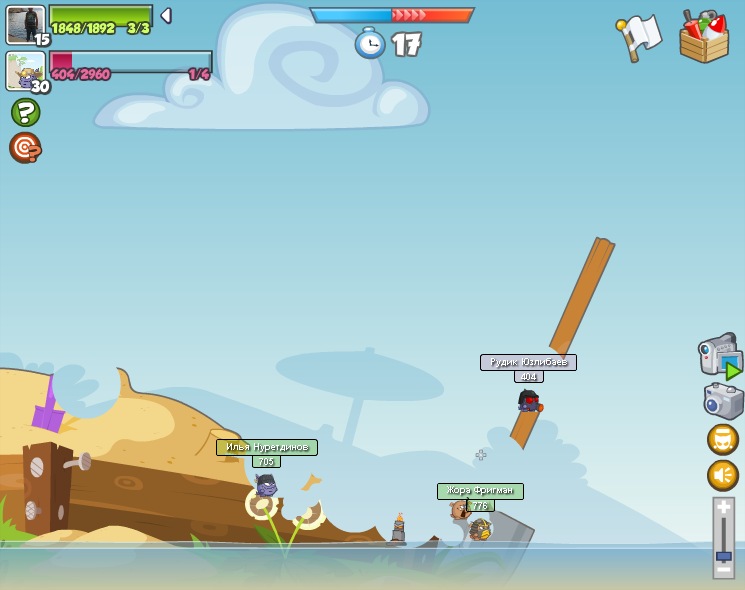Toggle sound with the orange speaker button
The width and height of the screenshot is (745, 590).
click(723, 475)
